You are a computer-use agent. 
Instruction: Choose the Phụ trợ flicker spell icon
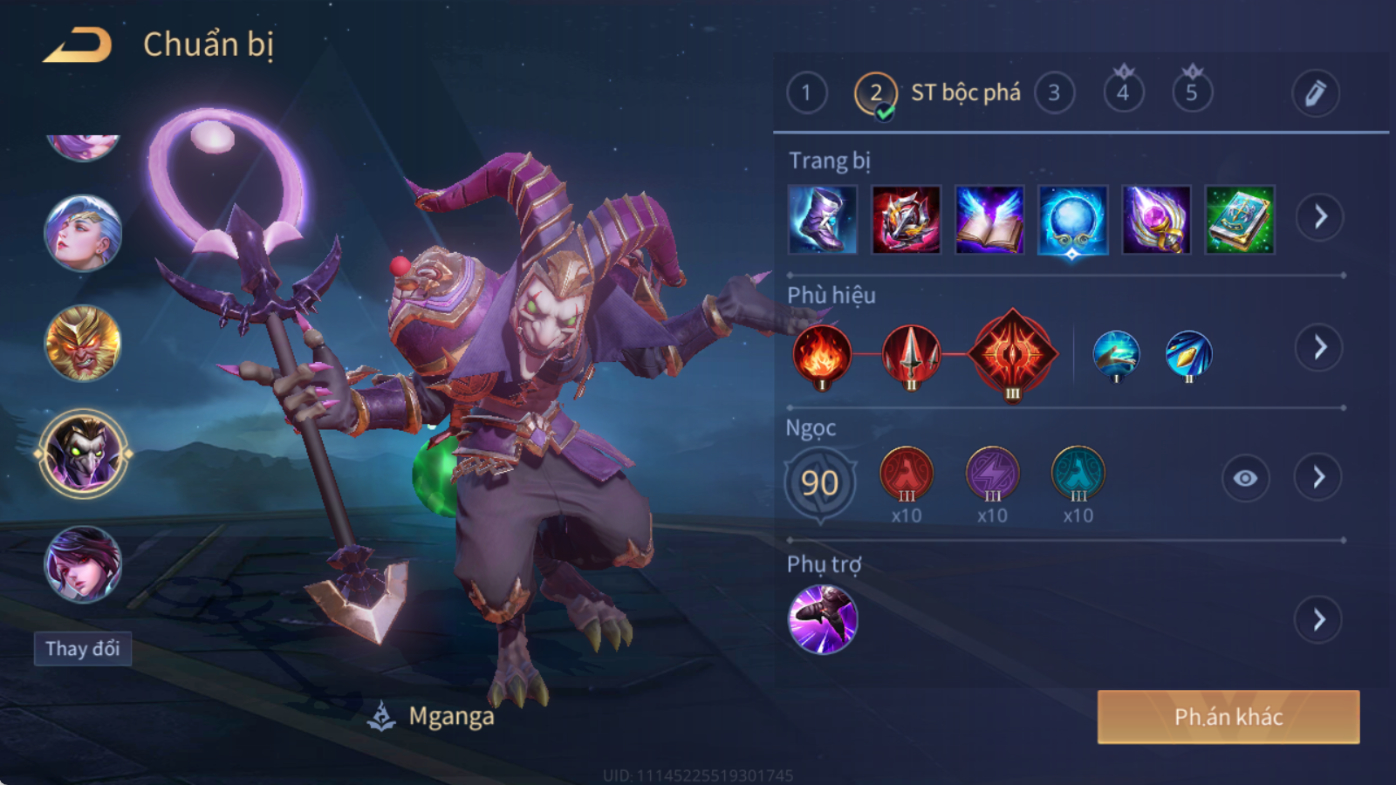pyautogui.click(x=822, y=620)
